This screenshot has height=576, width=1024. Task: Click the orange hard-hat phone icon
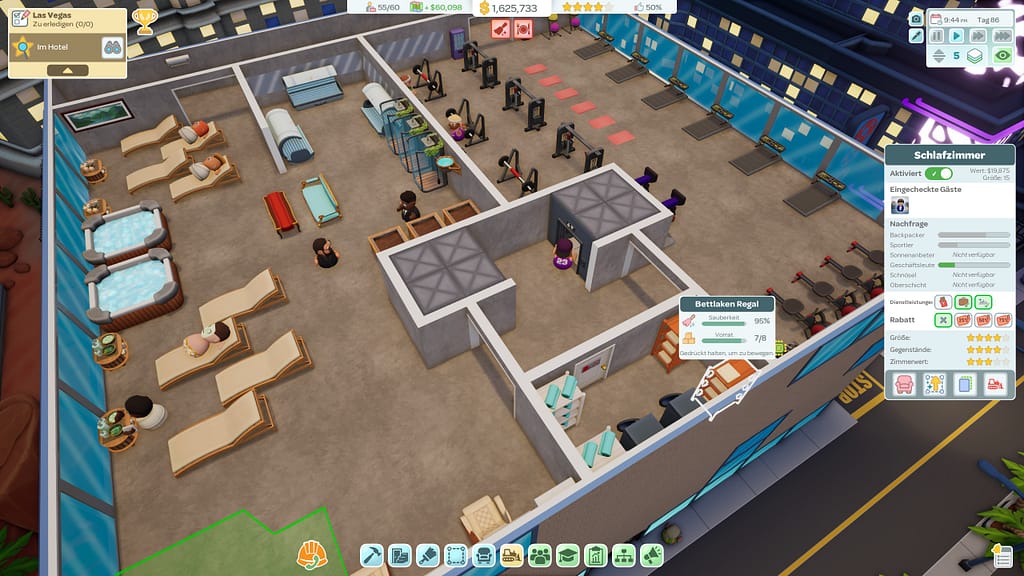tap(312, 553)
